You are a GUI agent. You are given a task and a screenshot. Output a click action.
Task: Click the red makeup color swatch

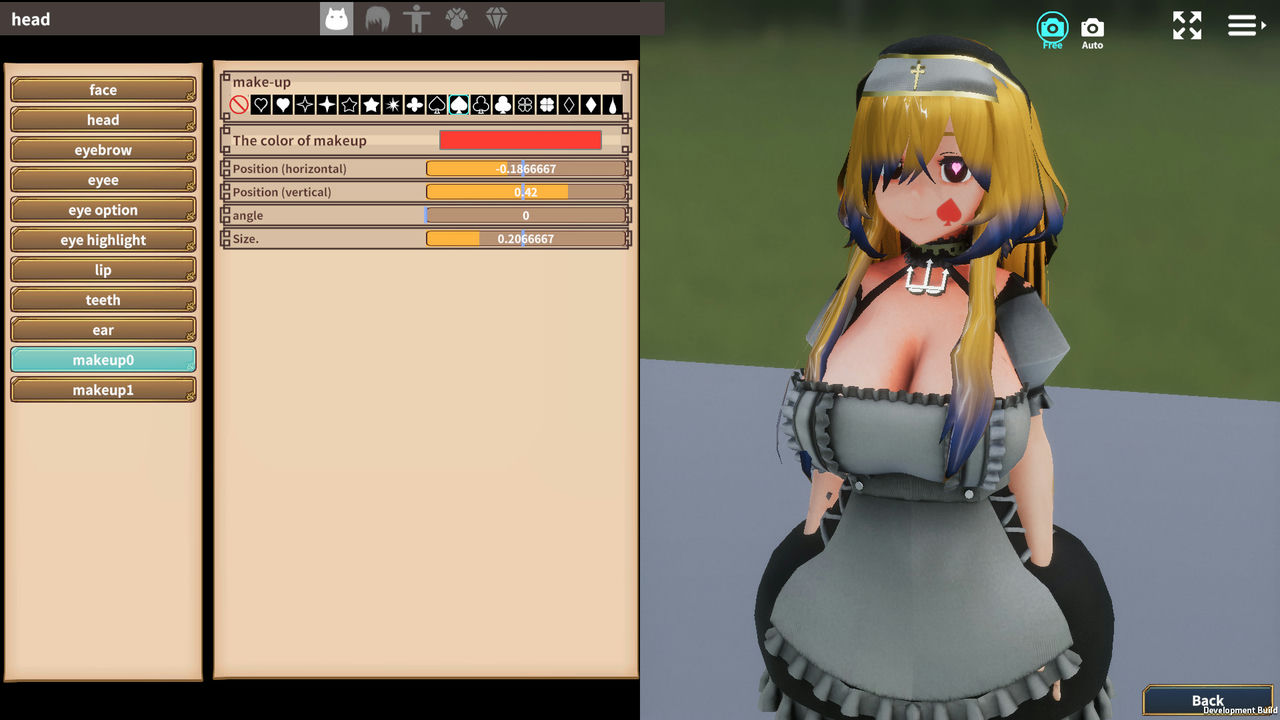coord(519,140)
